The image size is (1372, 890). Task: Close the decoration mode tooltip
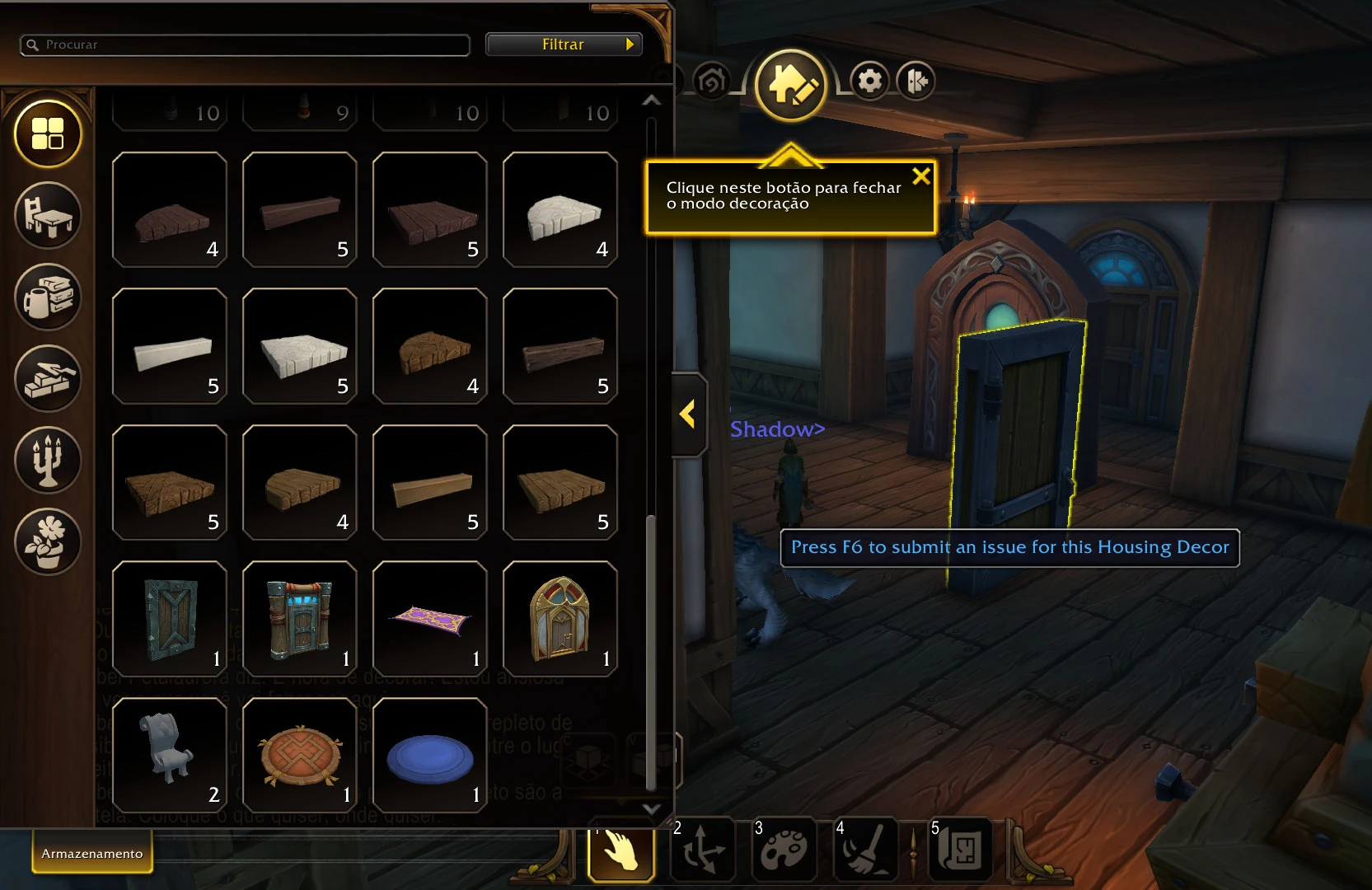921,176
